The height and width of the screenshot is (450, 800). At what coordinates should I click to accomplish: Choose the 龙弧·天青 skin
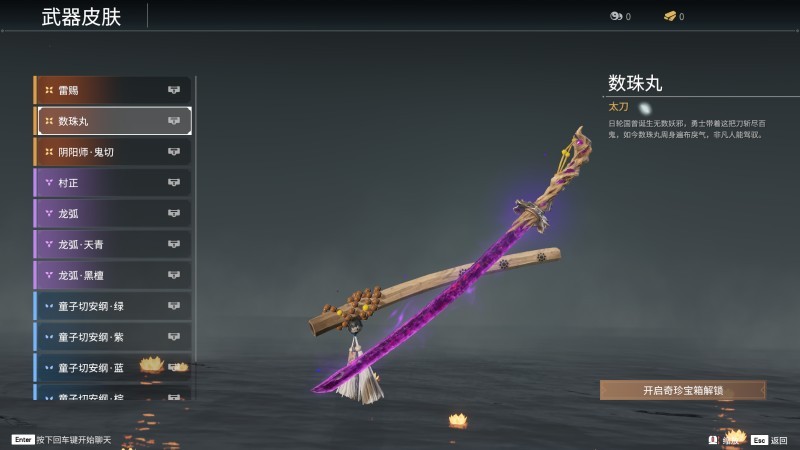click(x=112, y=244)
